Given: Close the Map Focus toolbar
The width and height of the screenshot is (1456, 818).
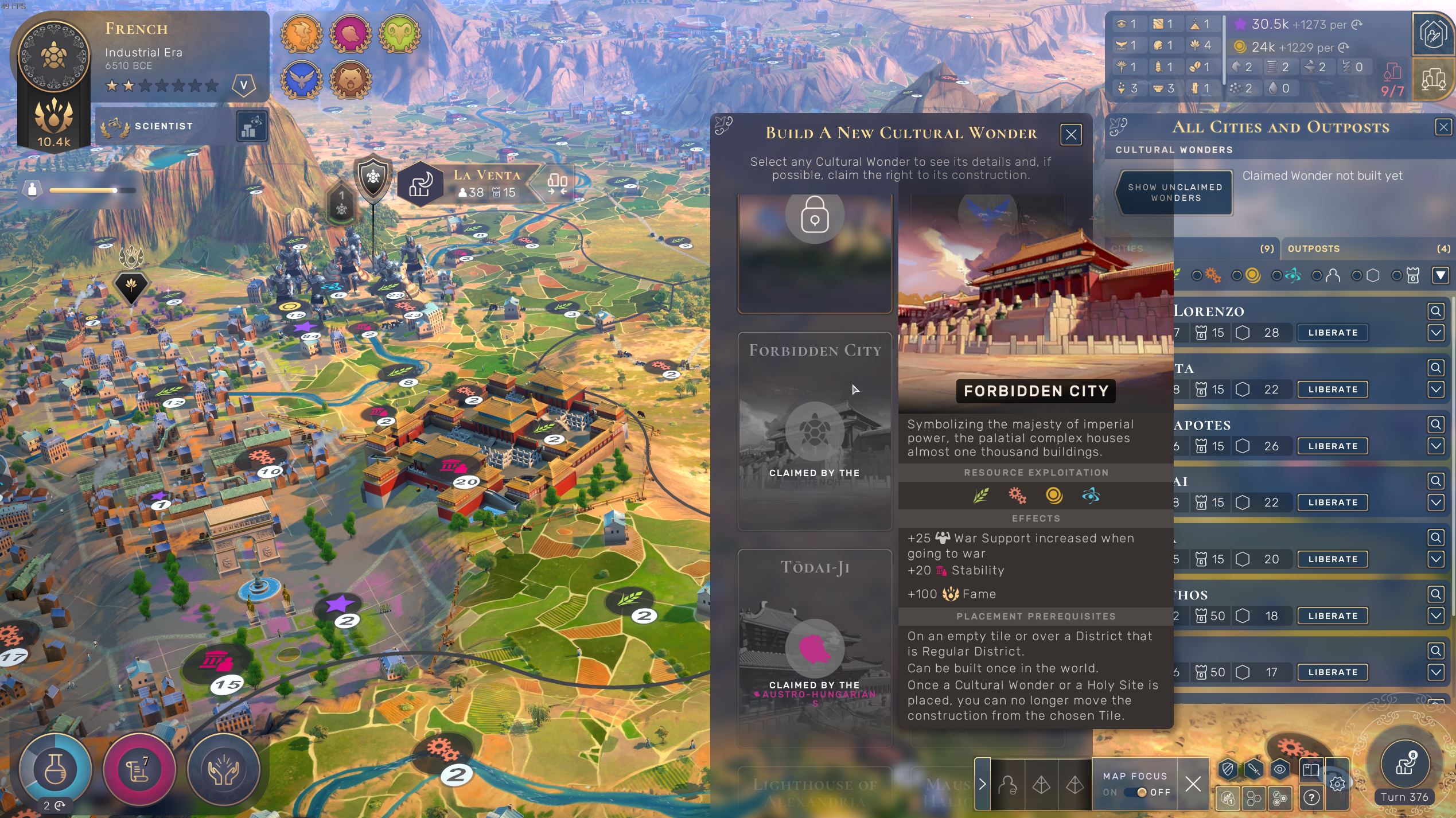Looking at the screenshot, I should pyautogui.click(x=1193, y=784).
